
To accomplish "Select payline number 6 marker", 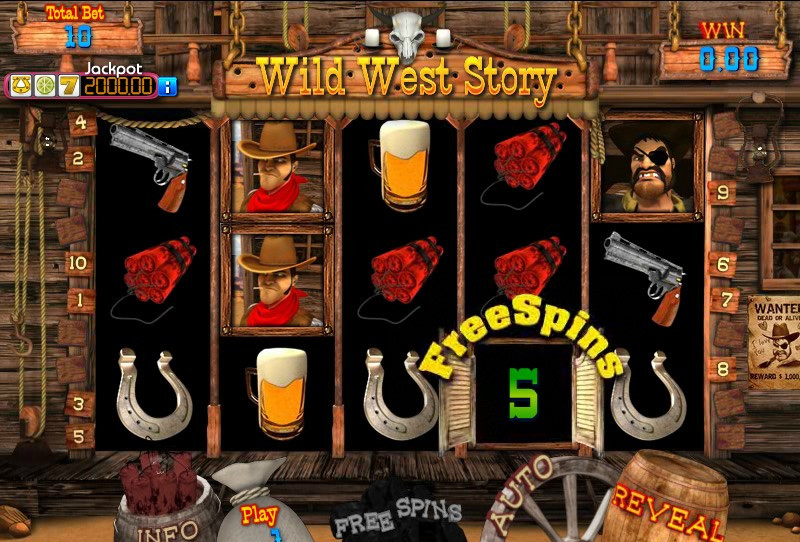I will tap(722, 264).
